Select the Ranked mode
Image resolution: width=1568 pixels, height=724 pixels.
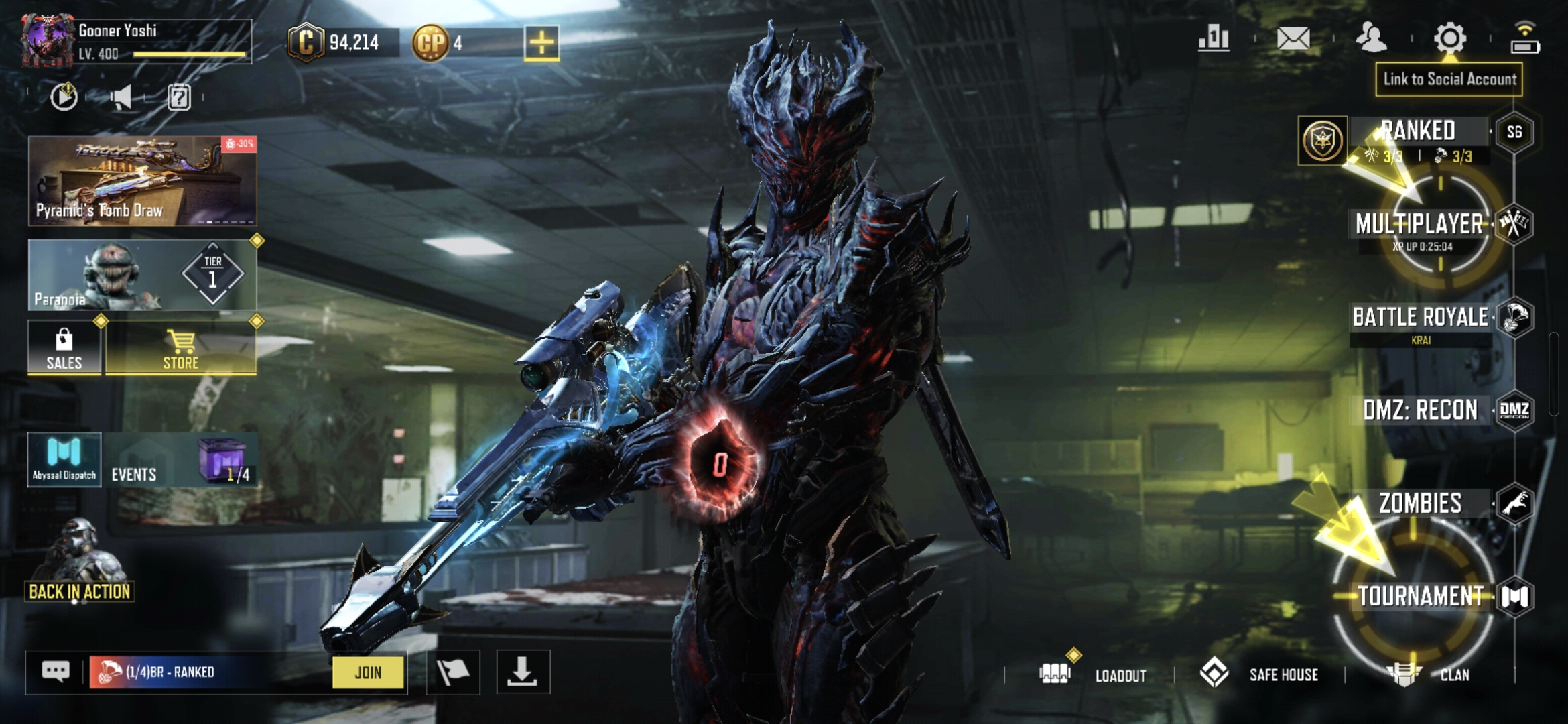pyautogui.click(x=1418, y=131)
